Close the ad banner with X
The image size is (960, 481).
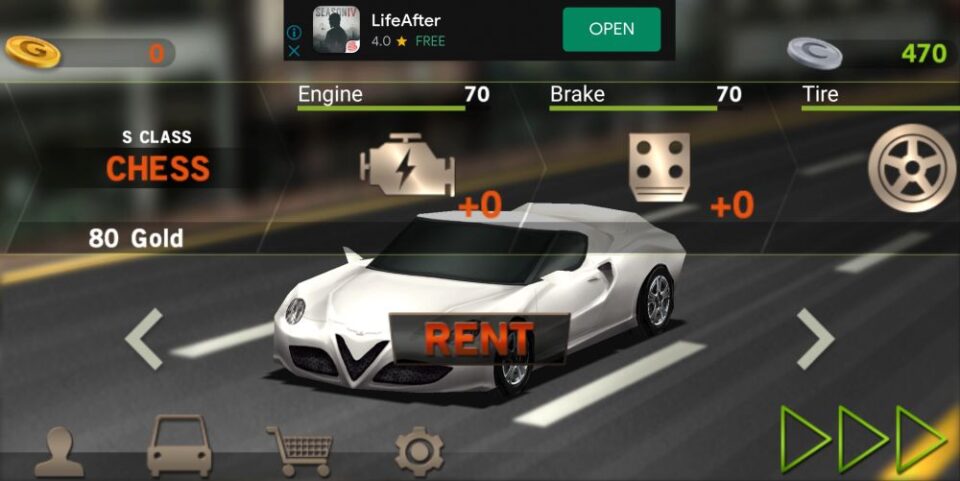(x=295, y=50)
